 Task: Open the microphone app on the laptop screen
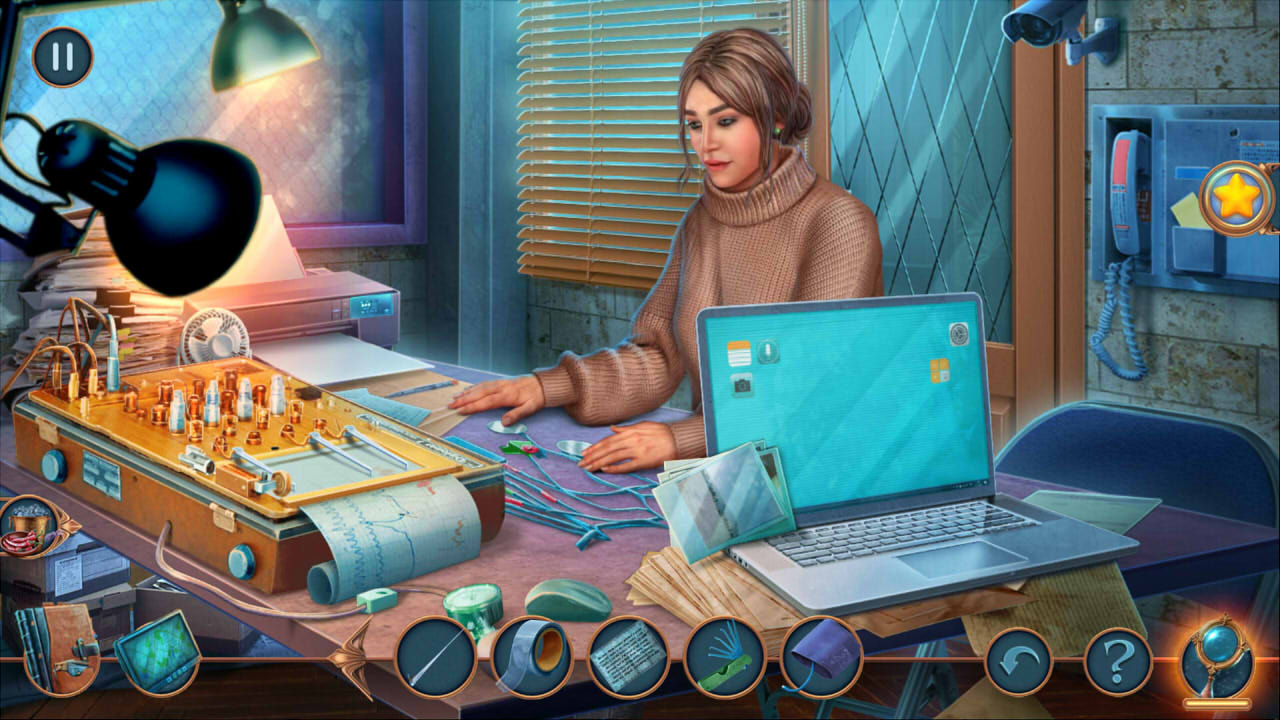(768, 350)
